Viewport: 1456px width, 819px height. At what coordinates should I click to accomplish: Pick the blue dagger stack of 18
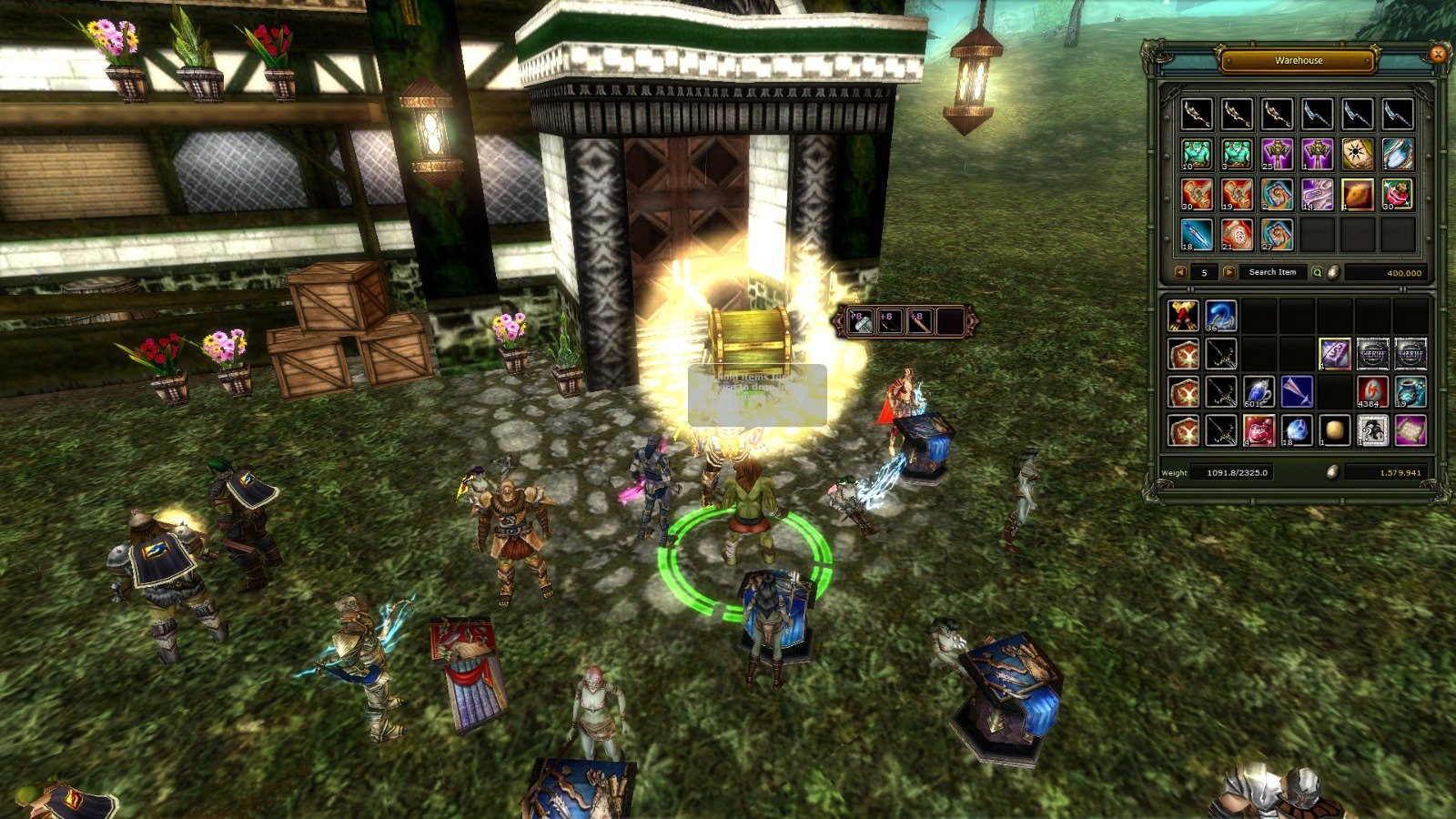[1198, 235]
